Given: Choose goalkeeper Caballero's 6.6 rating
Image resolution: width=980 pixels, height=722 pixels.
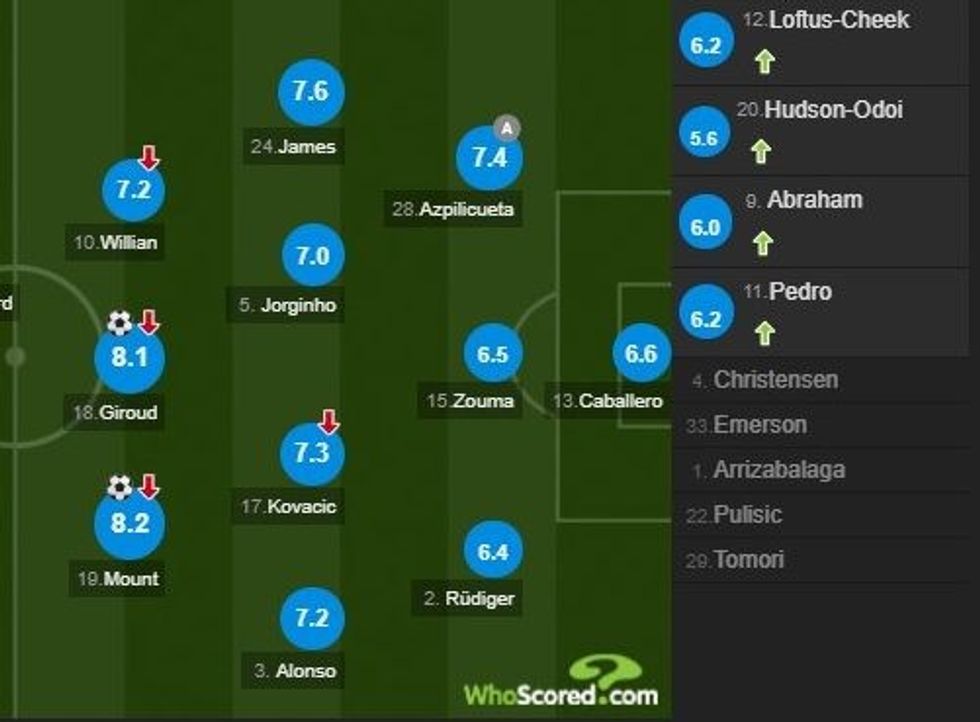Looking at the screenshot, I should (641, 354).
